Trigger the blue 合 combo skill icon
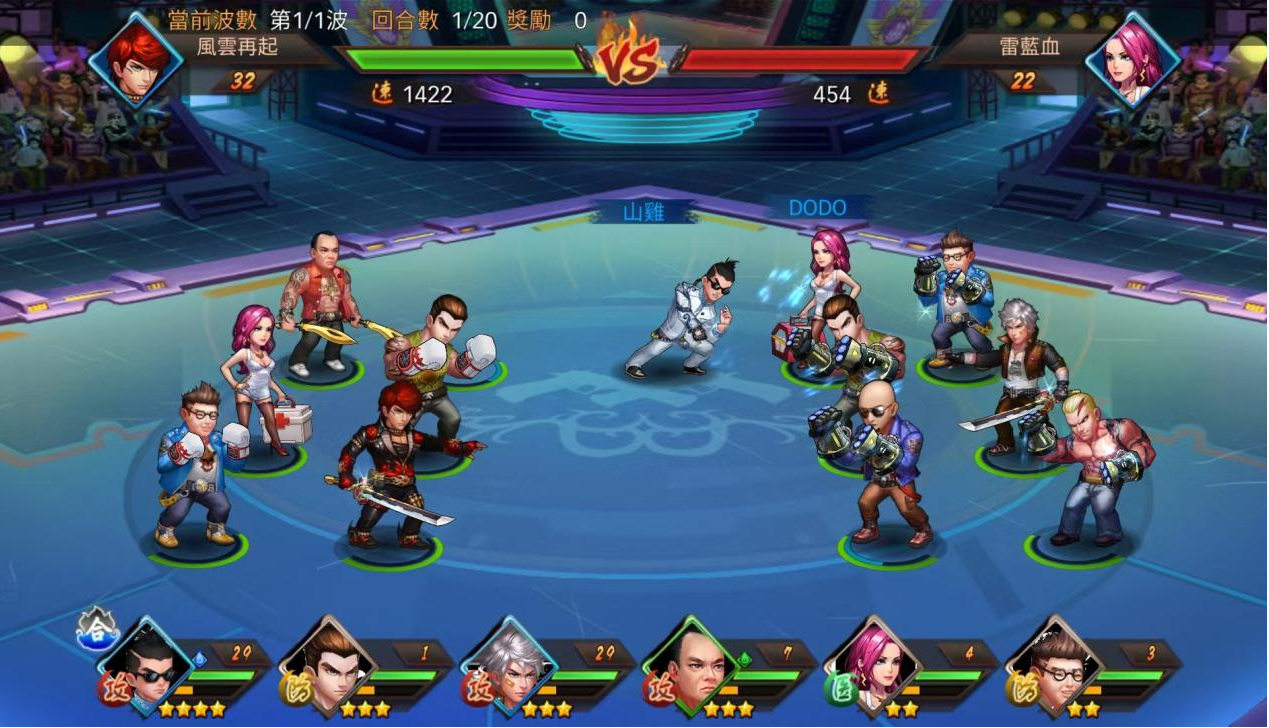This screenshot has width=1269, height=728. [98, 627]
